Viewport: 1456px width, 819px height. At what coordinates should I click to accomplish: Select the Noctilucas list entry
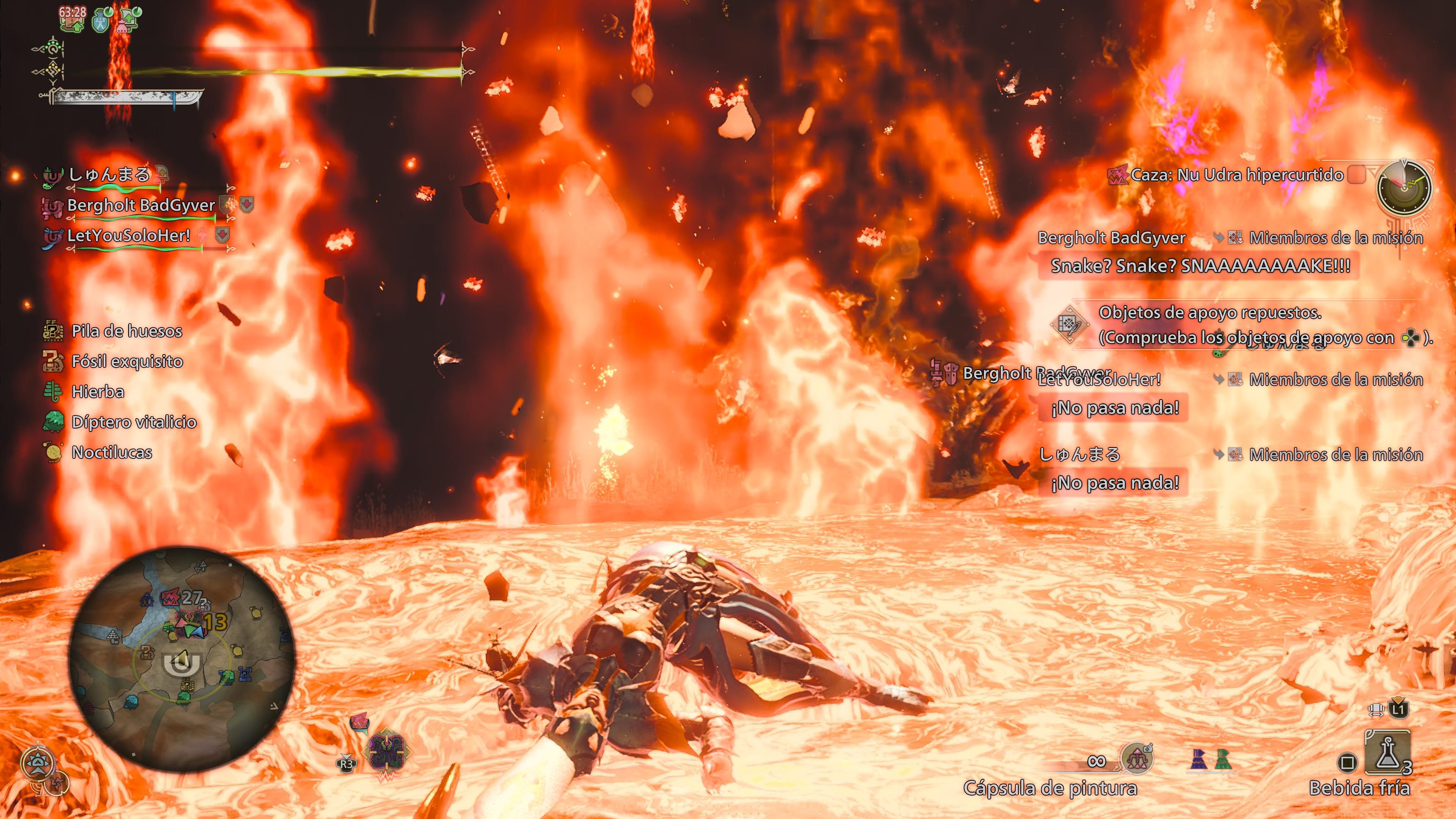(111, 453)
